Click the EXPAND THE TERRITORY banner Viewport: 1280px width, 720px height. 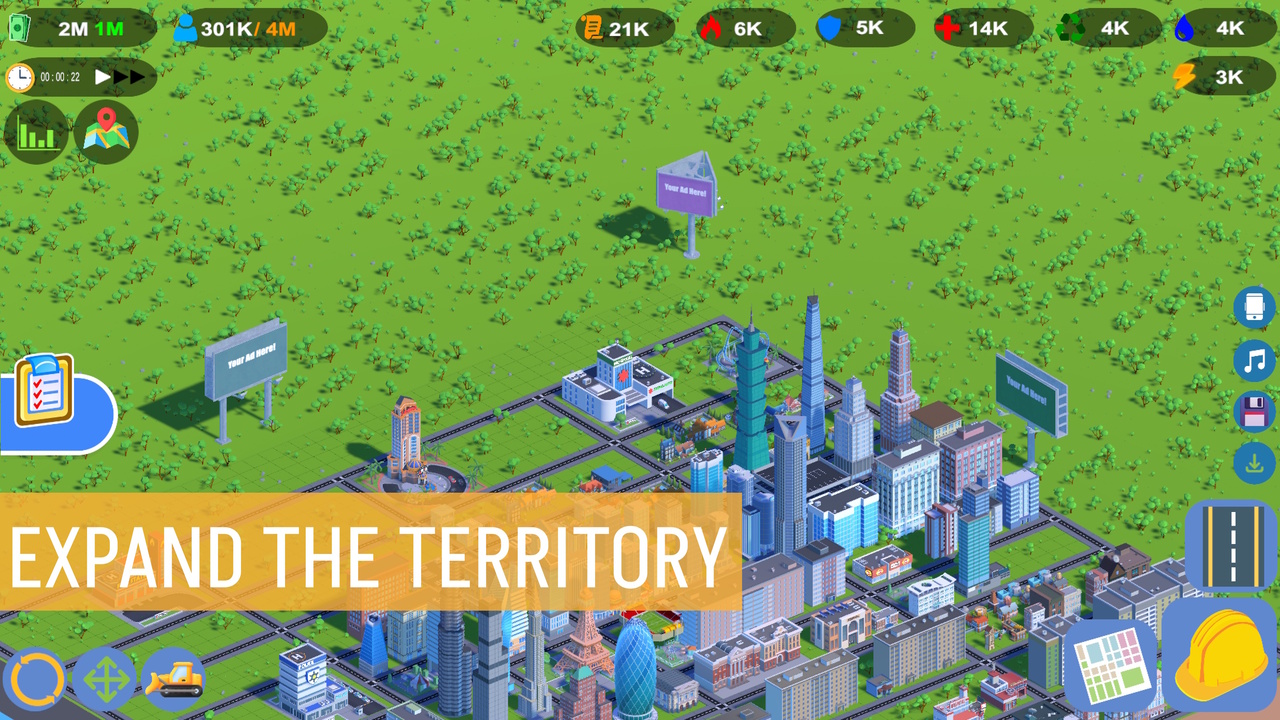tap(370, 551)
